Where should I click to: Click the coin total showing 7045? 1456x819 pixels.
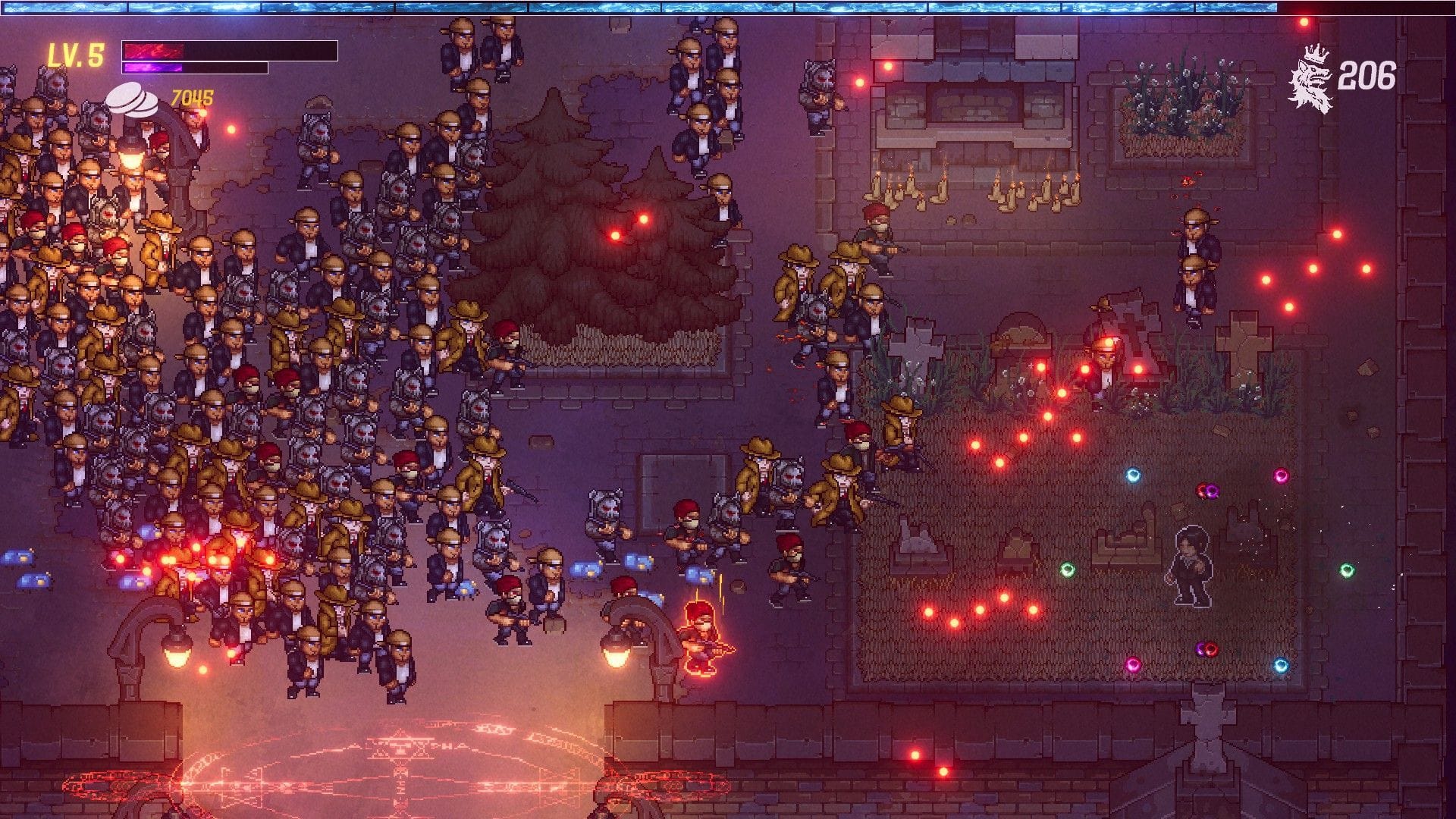(x=190, y=96)
